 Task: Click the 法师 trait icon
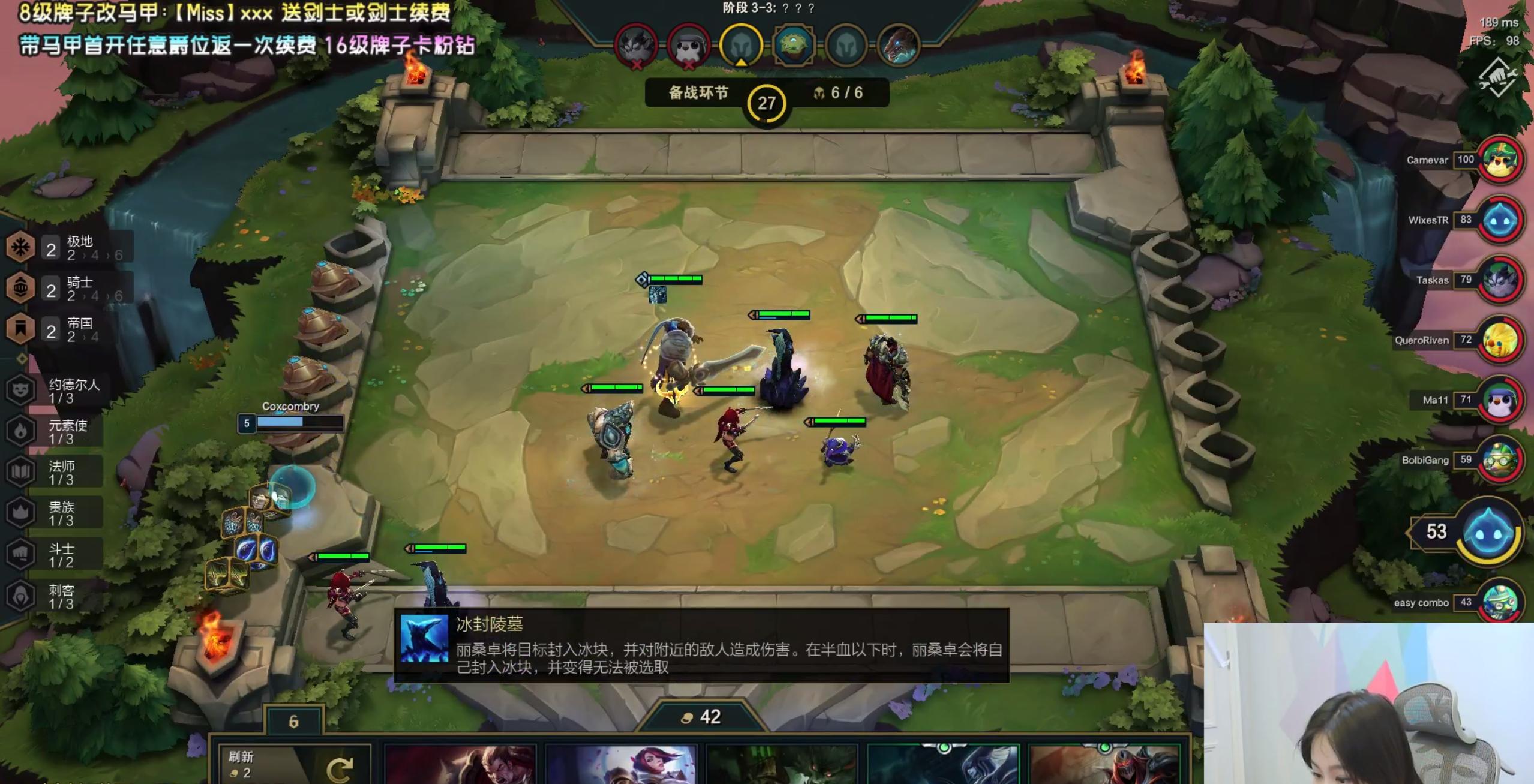(x=21, y=471)
